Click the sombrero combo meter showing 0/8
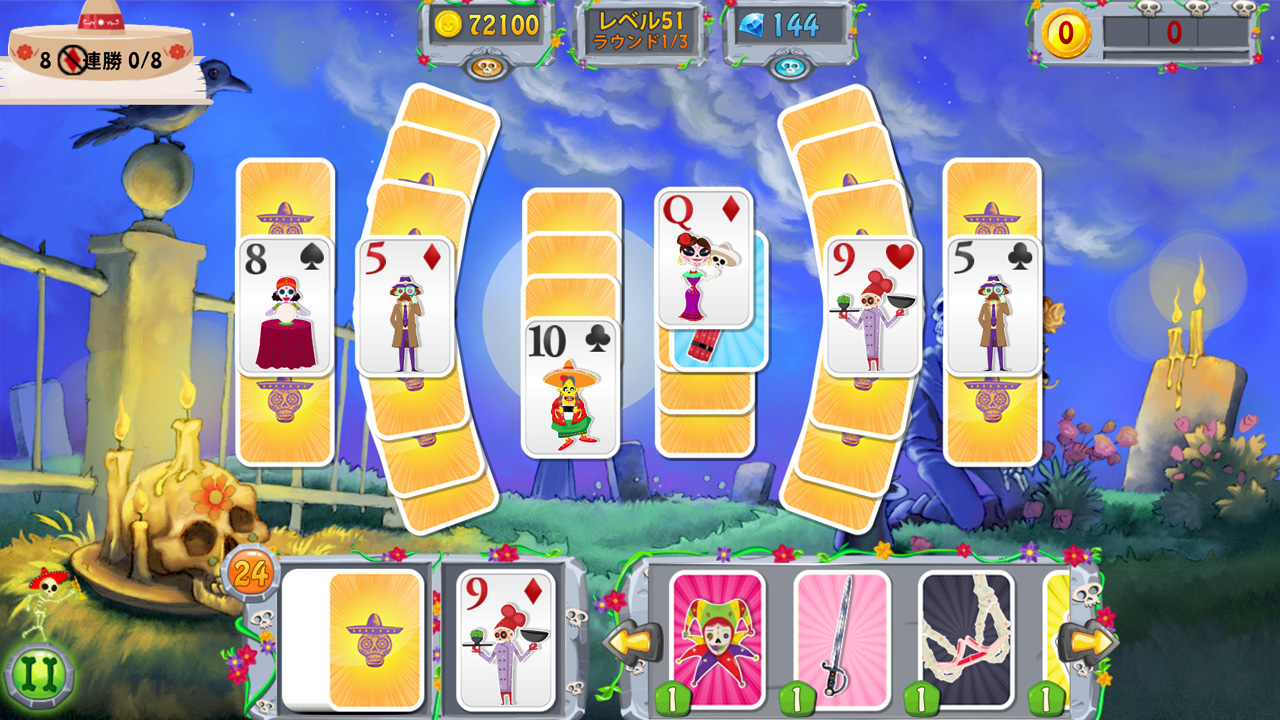Screen dimensions: 1280x720 (100, 45)
